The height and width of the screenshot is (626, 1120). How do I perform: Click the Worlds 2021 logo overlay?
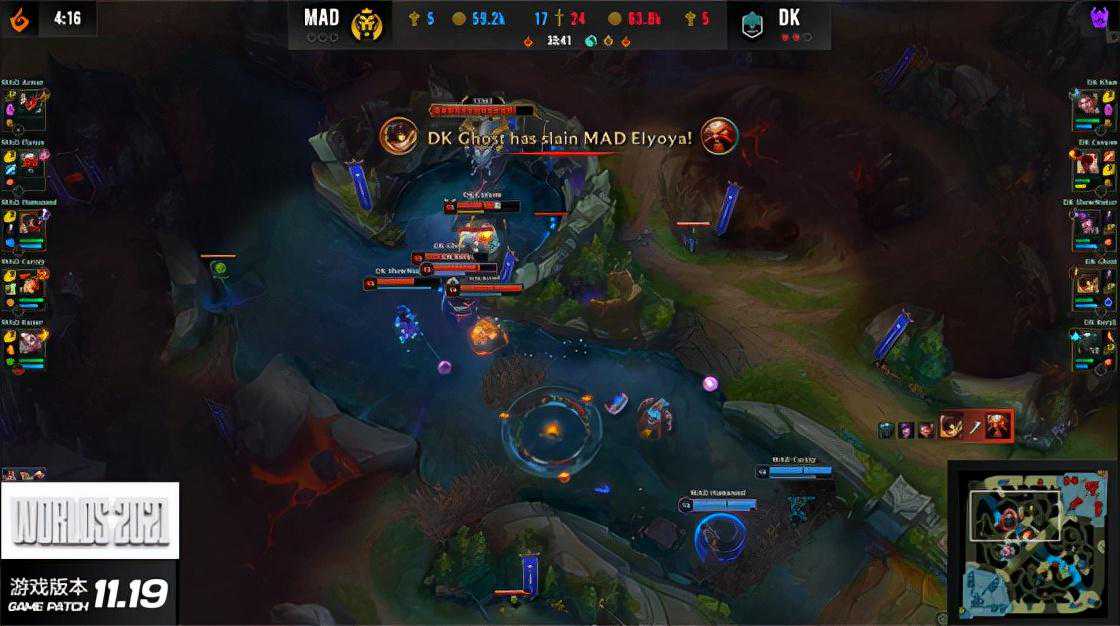coord(90,520)
